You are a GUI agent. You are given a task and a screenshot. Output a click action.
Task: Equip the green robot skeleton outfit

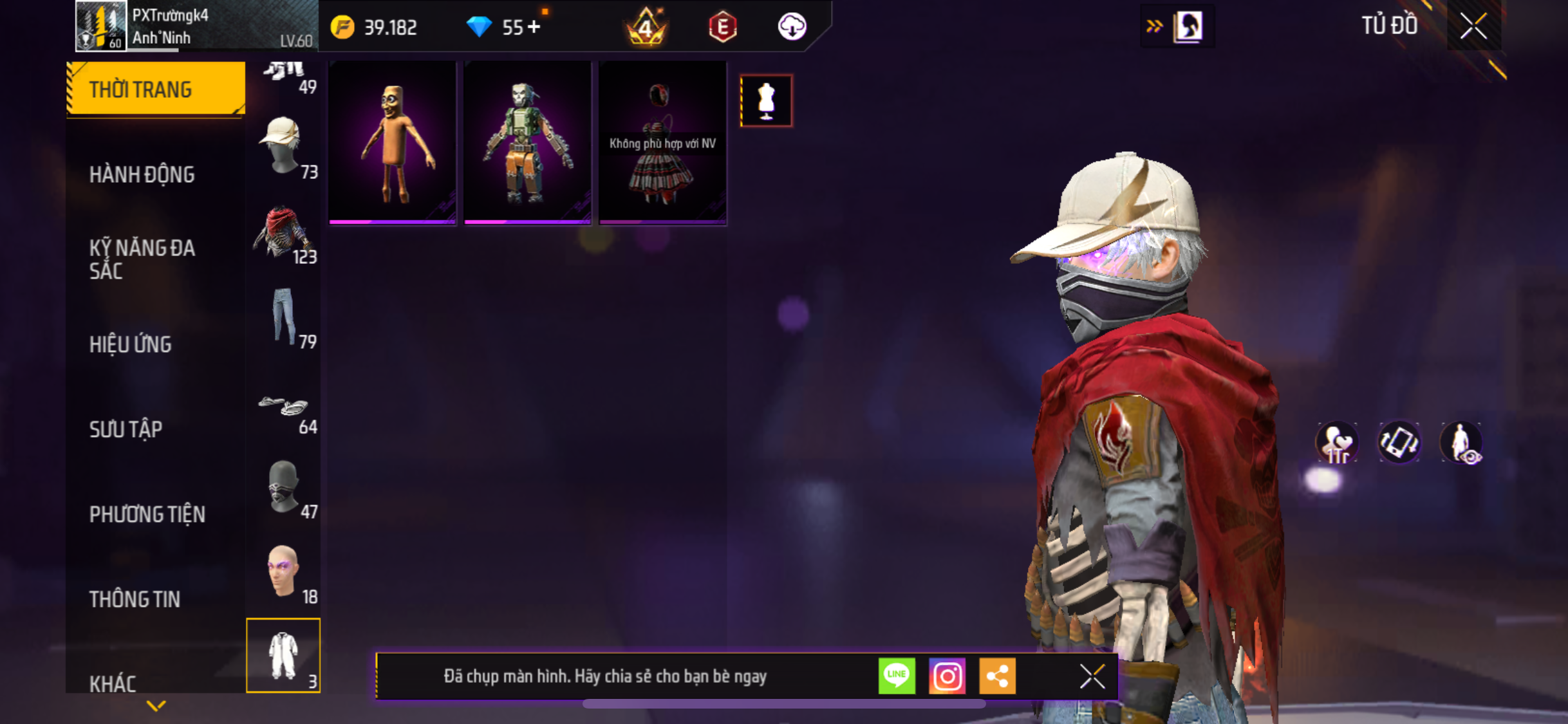pos(527,143)
